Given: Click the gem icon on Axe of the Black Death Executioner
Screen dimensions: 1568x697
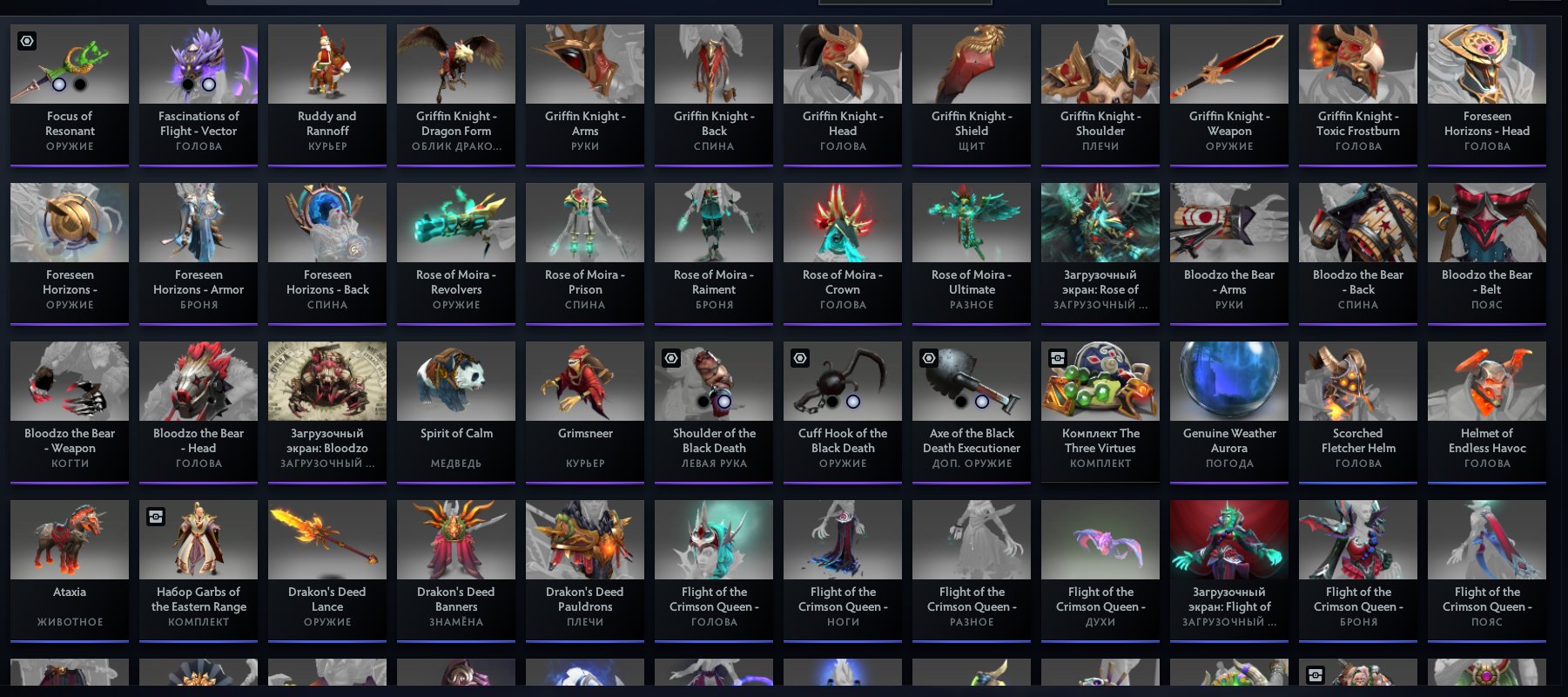Looking at the screenshot, I should pos(929,358).
